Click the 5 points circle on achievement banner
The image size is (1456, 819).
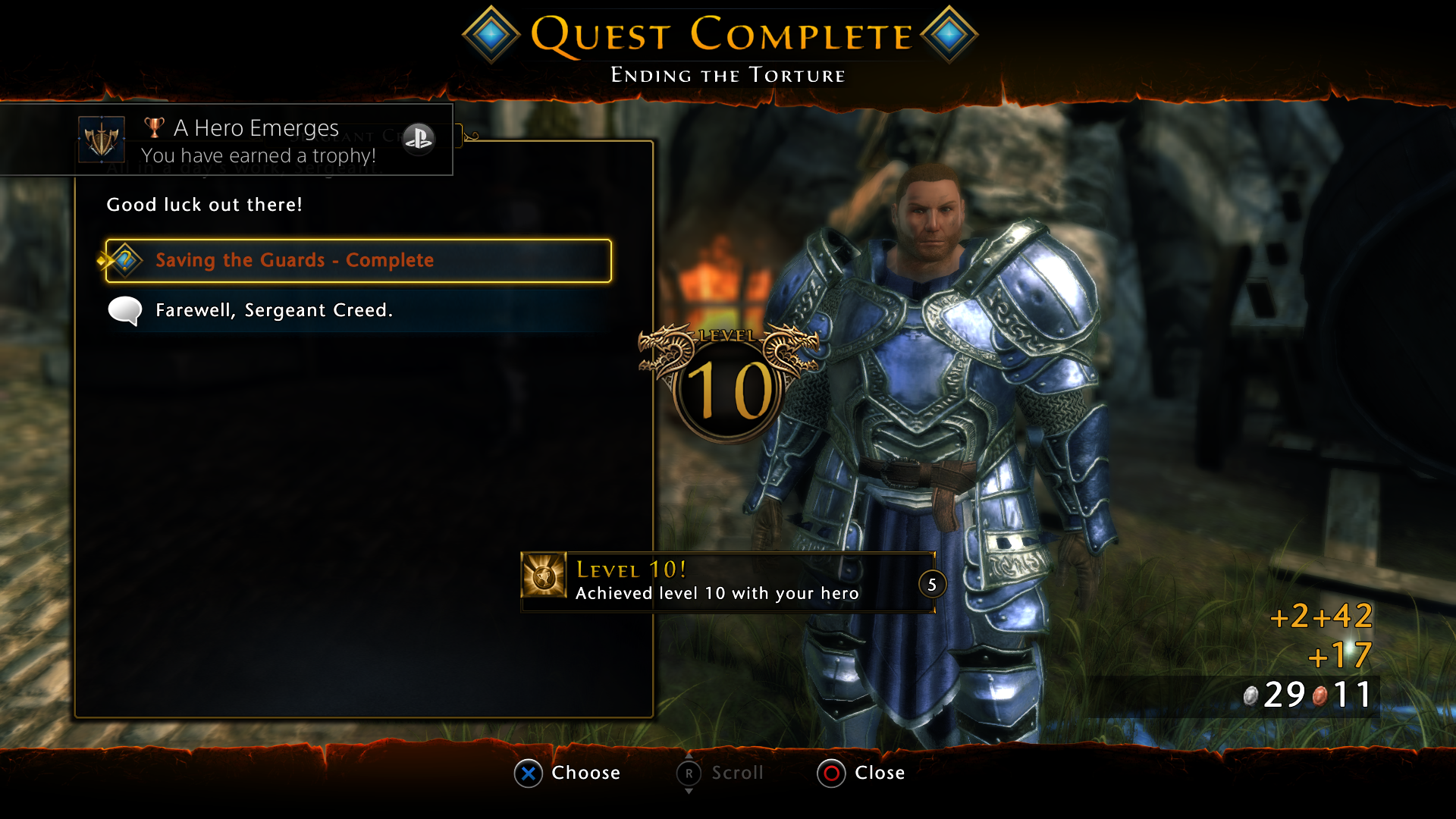pos(931,585)
